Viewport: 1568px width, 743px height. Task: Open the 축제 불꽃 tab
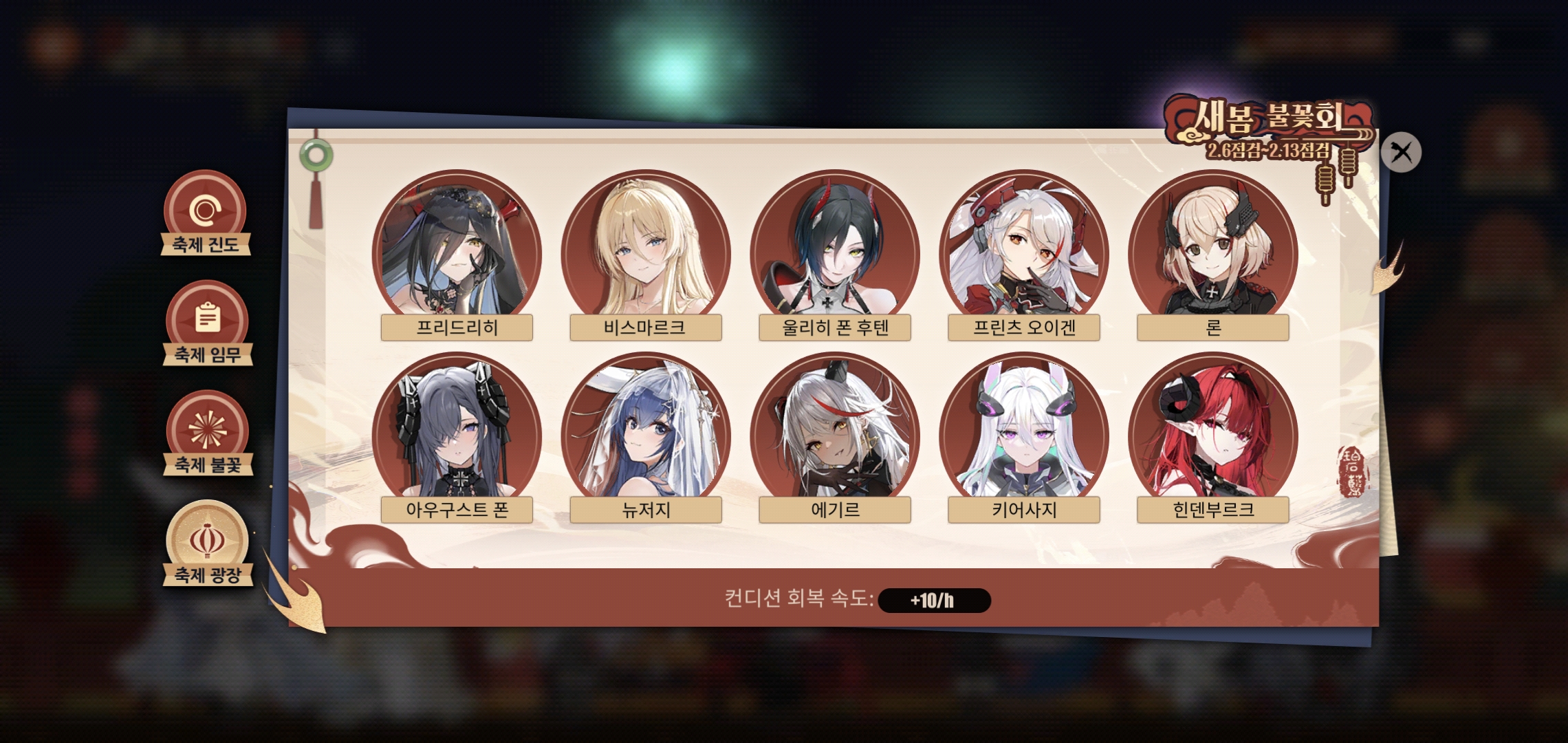point(207,433)
